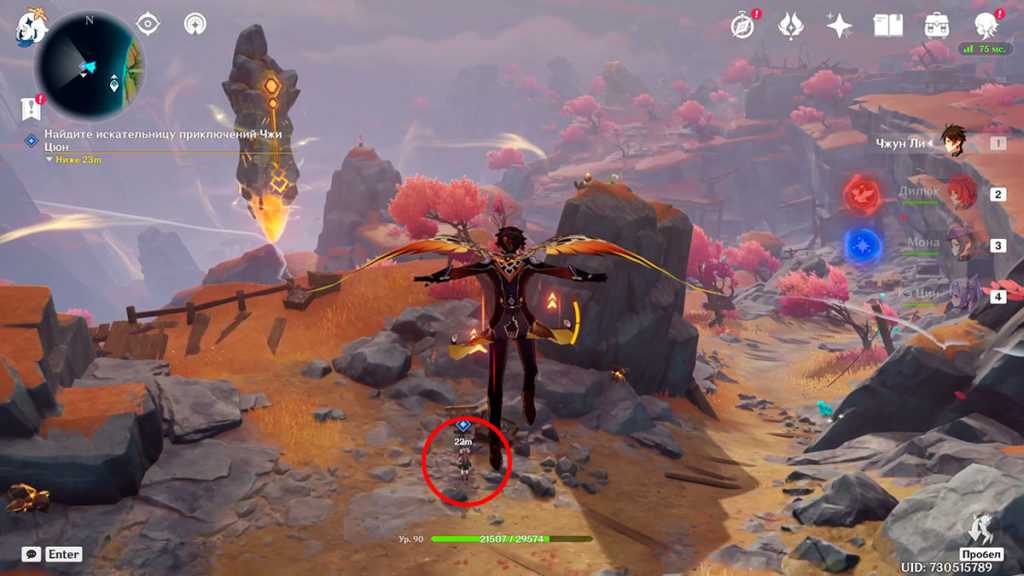This screenshot has height=576, width=1024.
Task: Activate the blue star elemental burst orb
Action: point(861,244)
